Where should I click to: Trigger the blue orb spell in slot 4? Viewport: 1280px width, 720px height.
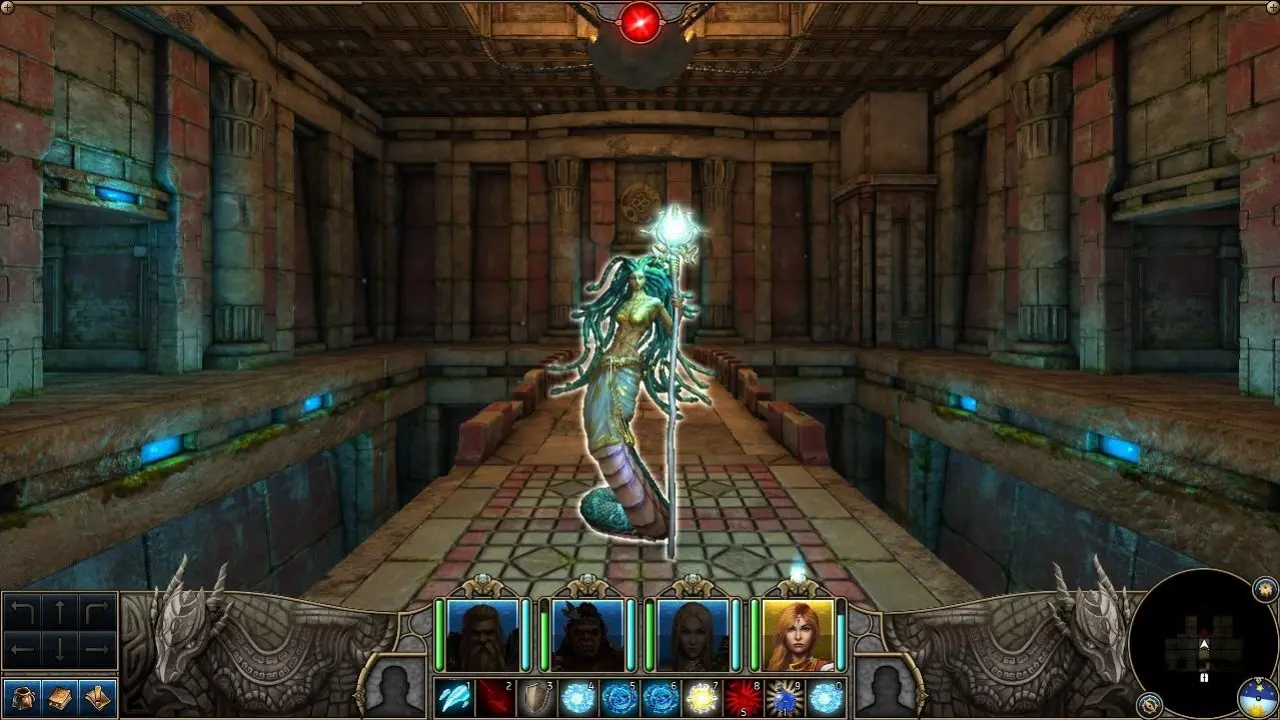click(x=579, y=697)
